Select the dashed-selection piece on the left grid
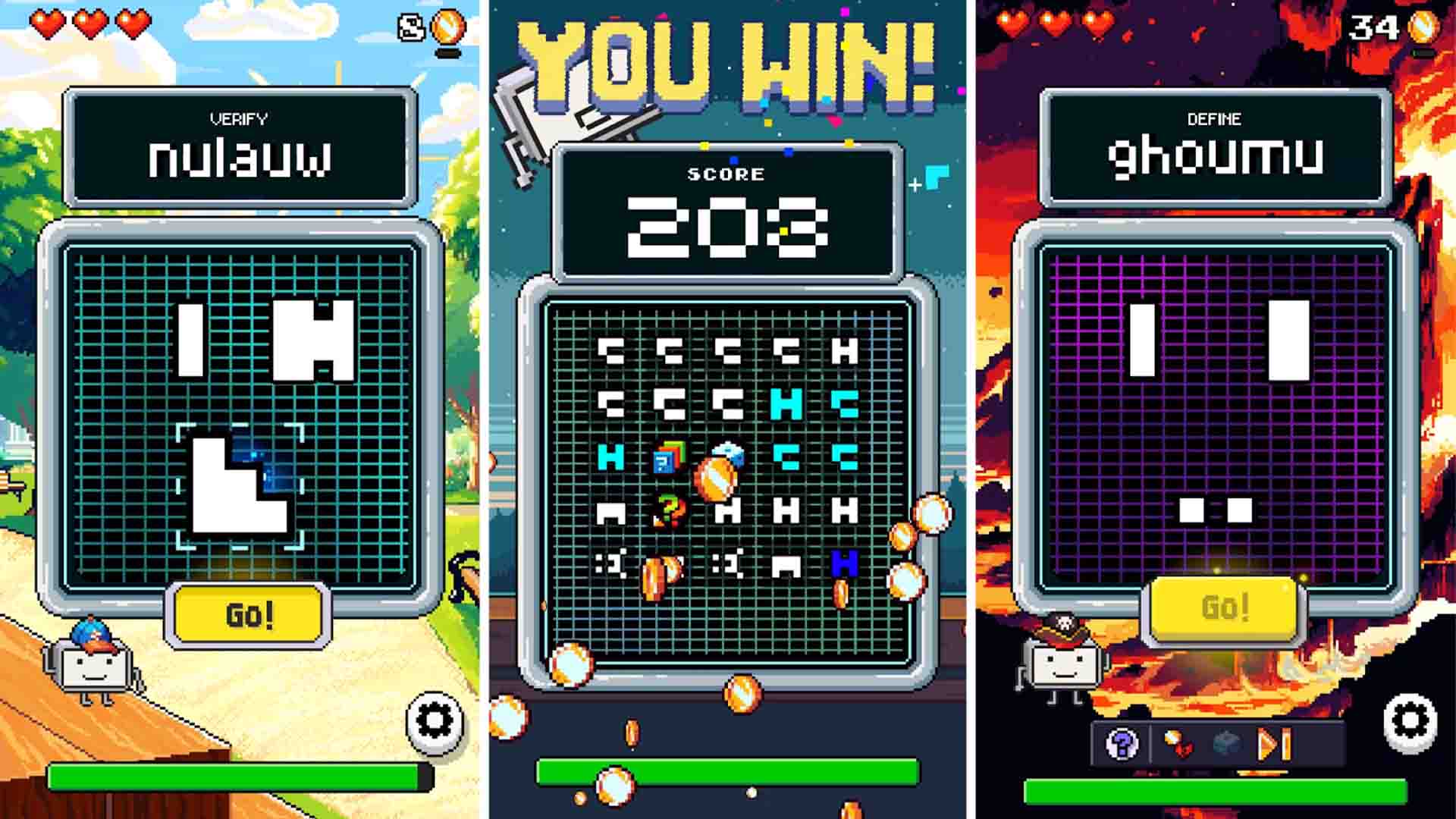This screenshot has height=819, width=1456. click(239, 485)
